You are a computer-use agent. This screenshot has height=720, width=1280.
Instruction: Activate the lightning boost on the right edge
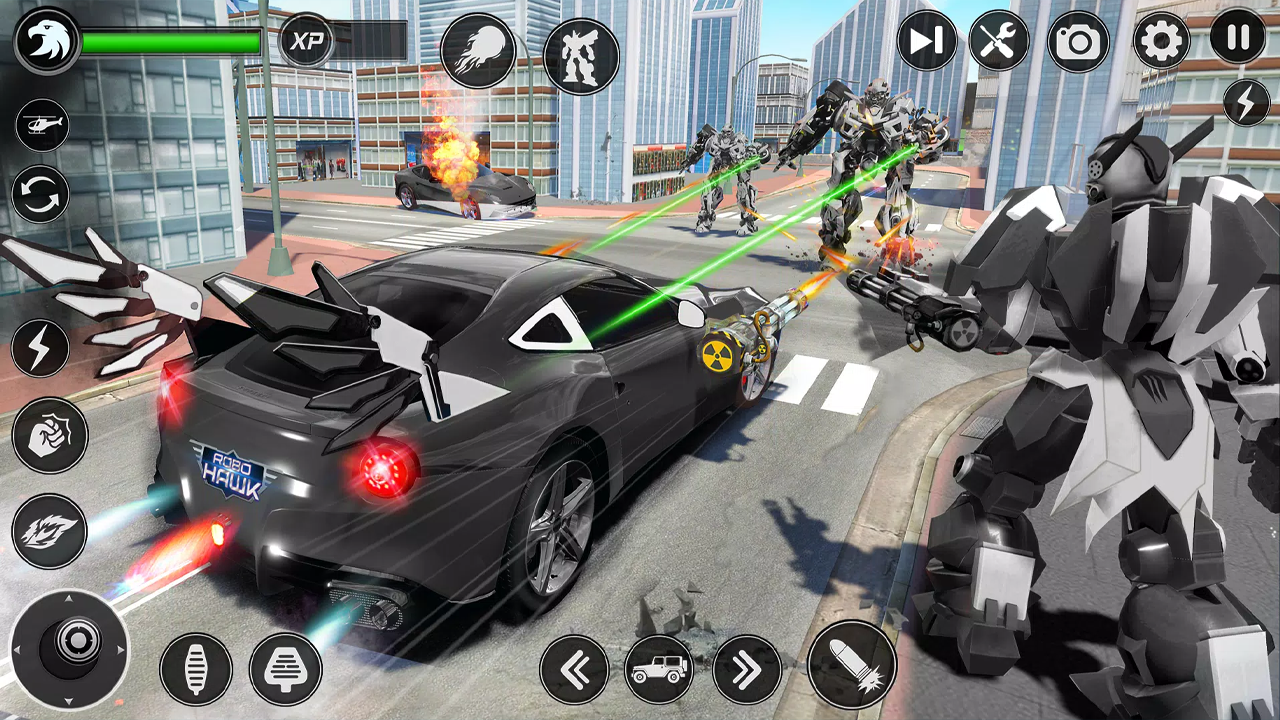tap(1245, 101)
